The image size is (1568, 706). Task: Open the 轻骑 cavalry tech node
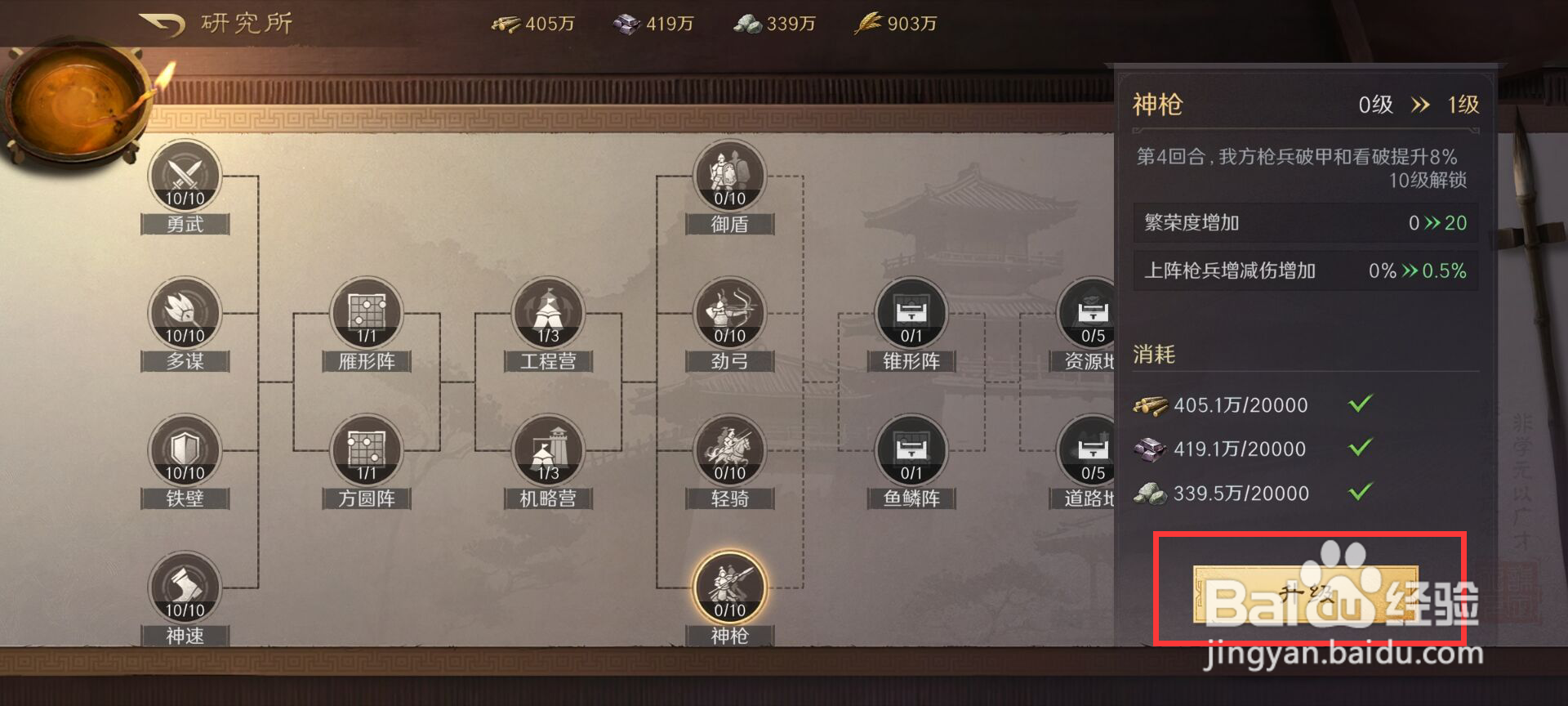pyautogui.click(x=729, y=450)
